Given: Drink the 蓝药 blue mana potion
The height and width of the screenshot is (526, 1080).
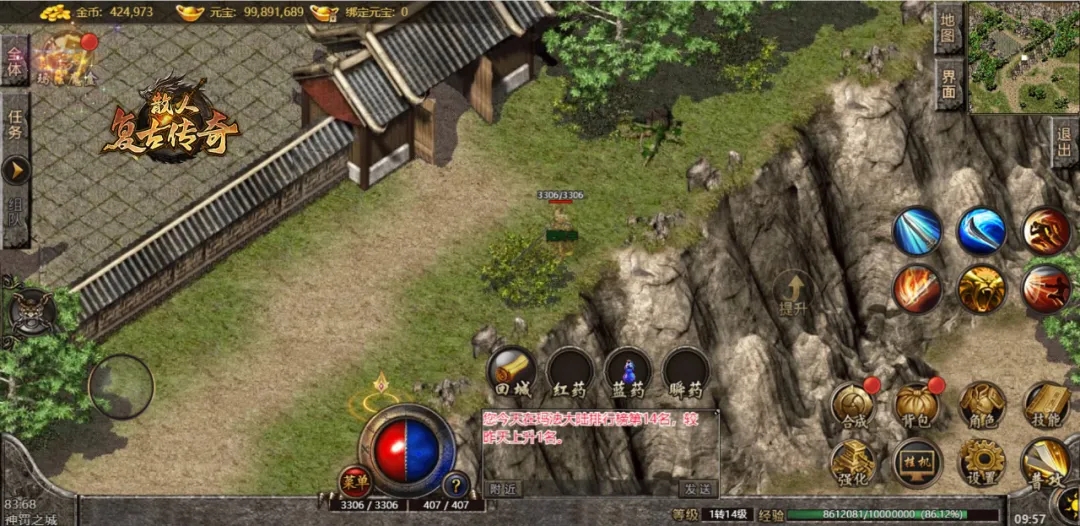Looking at the screenshot, I should click(628, 372).
